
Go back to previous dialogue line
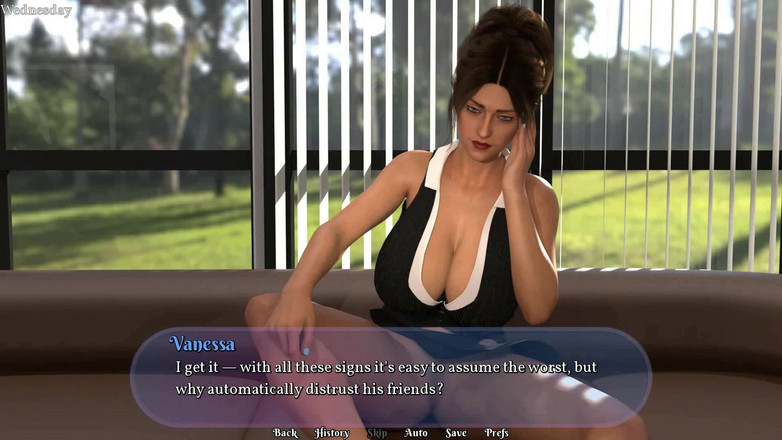285,433
